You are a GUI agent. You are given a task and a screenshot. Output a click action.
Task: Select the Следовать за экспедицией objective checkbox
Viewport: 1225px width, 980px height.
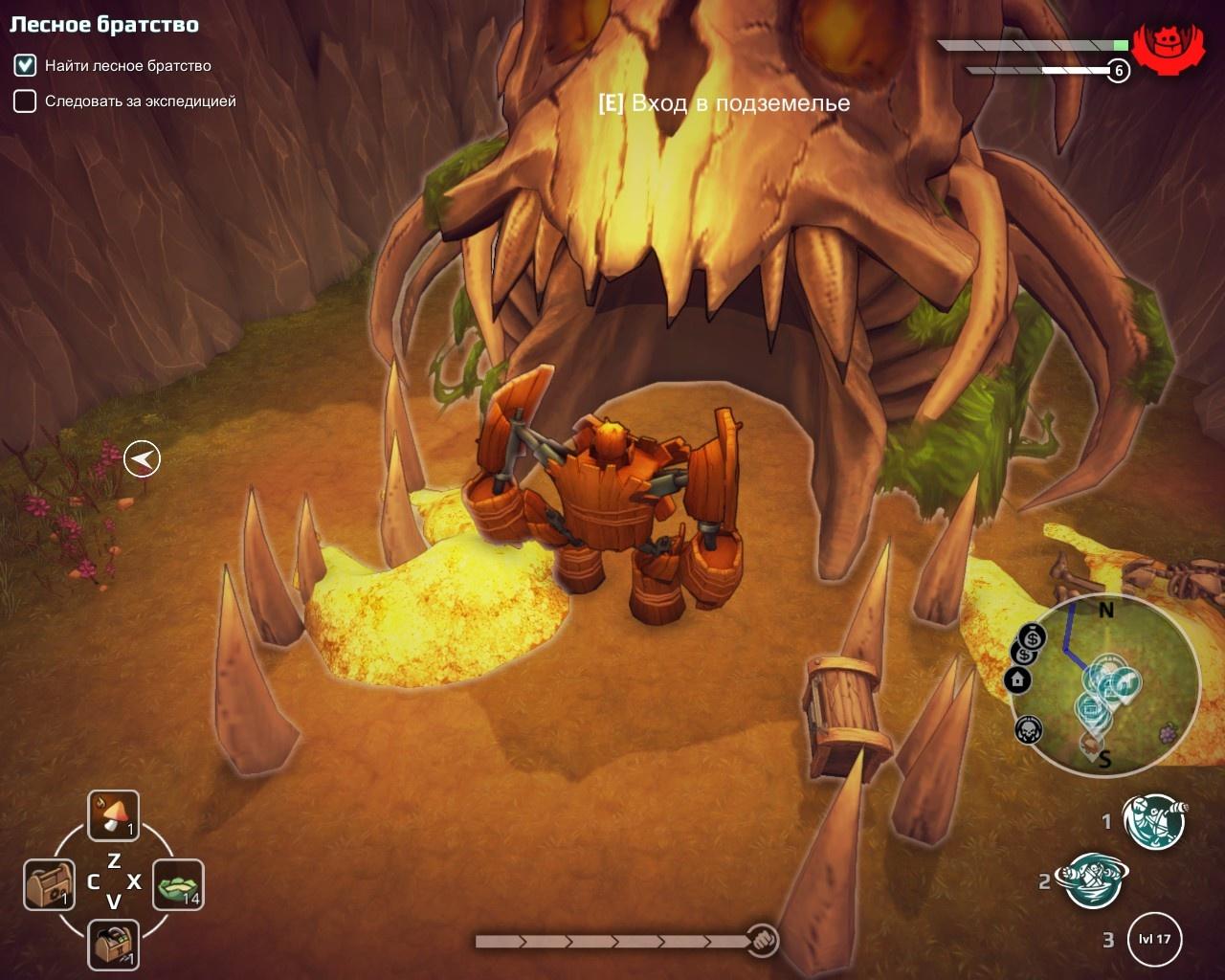(25, 101)
